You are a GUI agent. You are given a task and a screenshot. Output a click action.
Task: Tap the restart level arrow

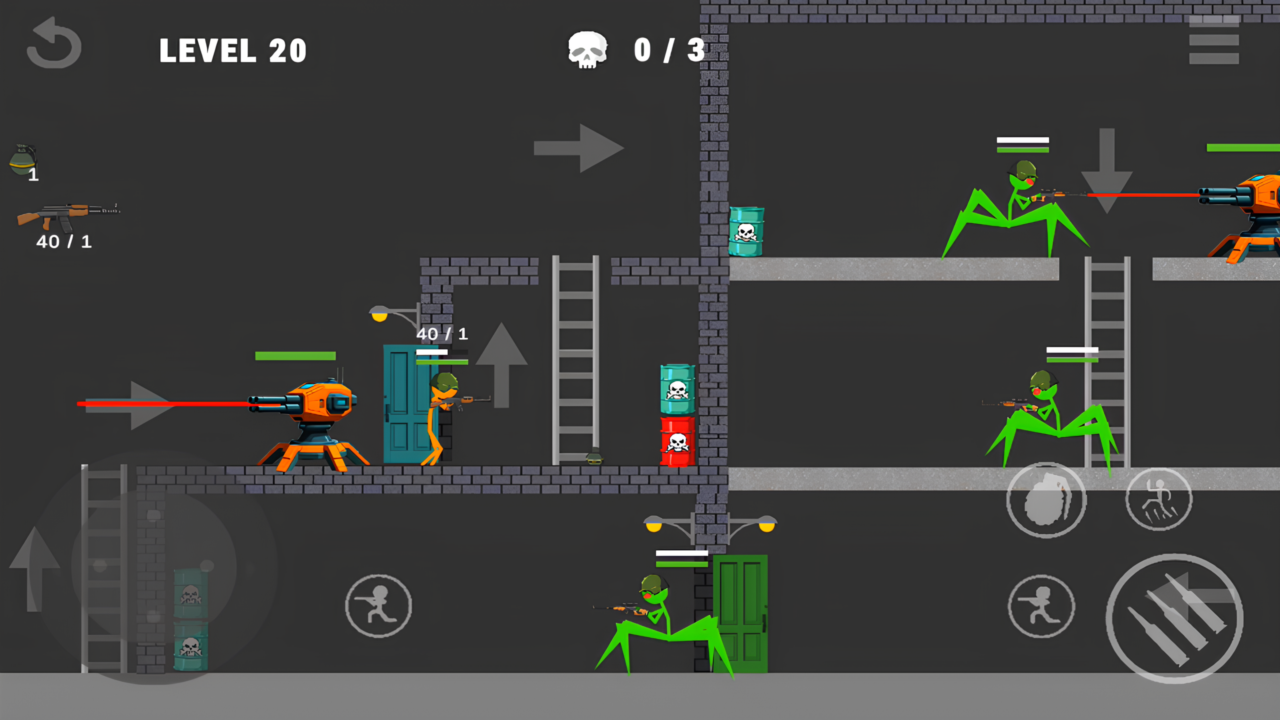[53, 44]
